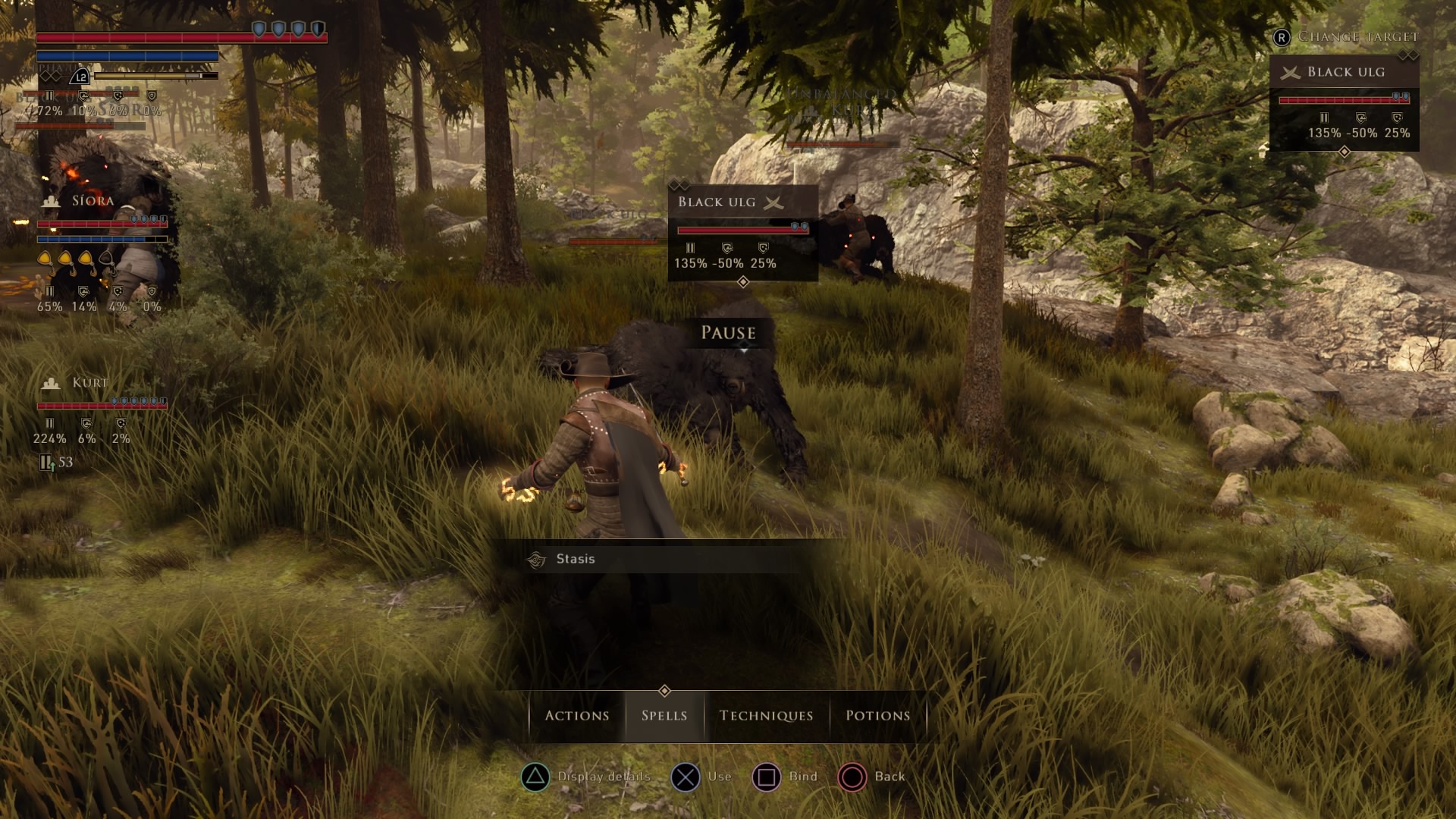Pick the Black Ulg target card in the corner

1344,102
